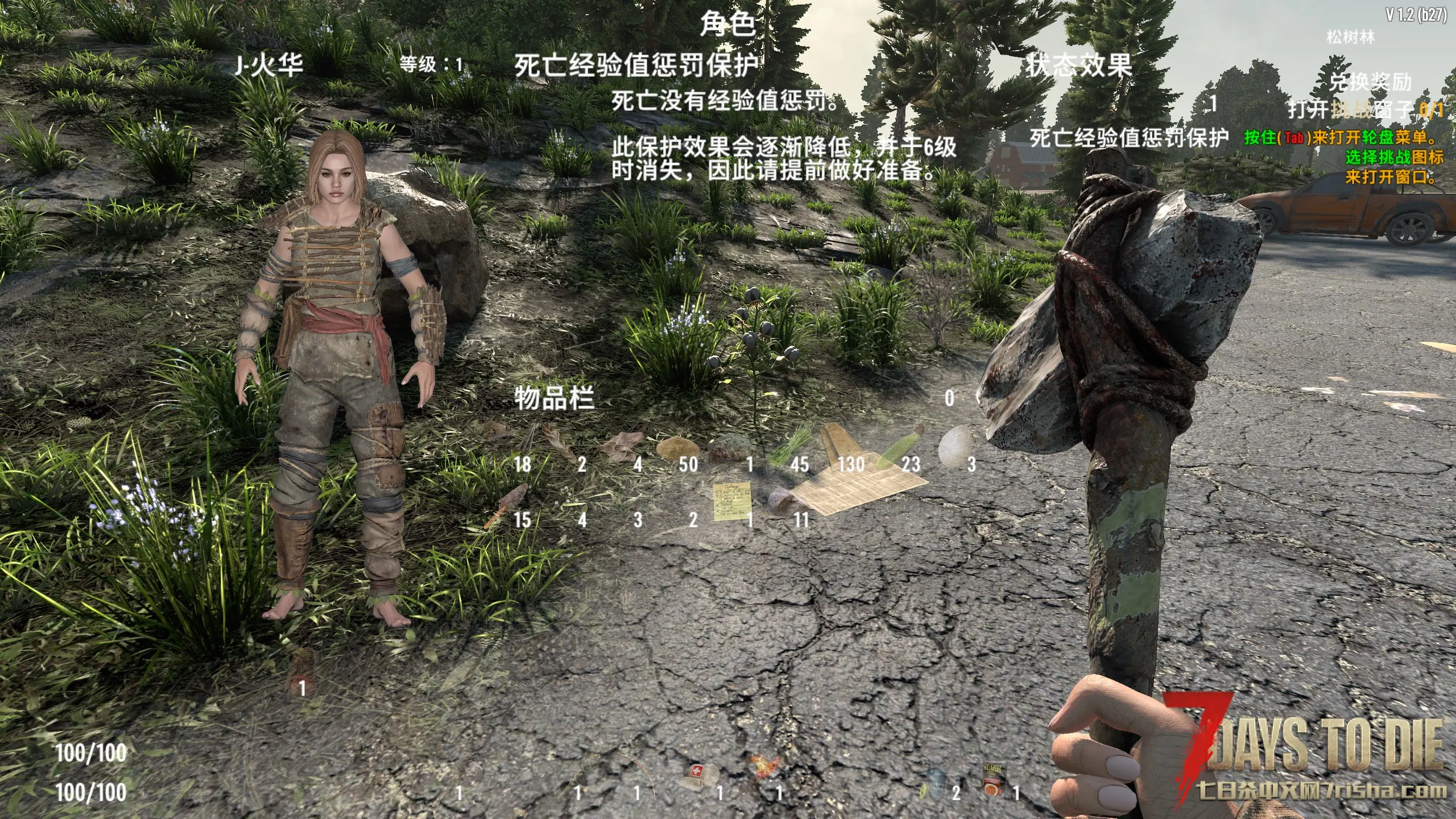Image resolution: width=1456 pixels, height=819 pixels.
Task: Choose the stone arrows stack of 15
Action: [x=506, y=504]
